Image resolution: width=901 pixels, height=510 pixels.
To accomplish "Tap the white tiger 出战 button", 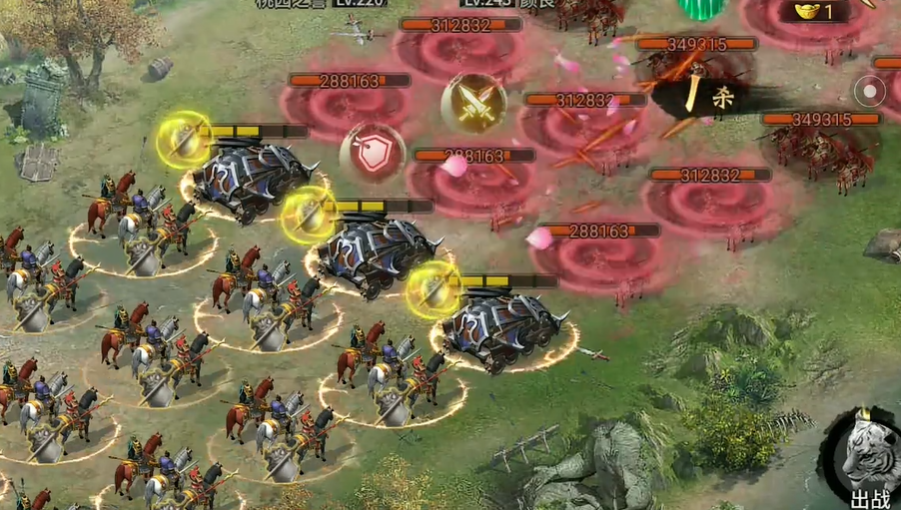I will (864, 460).
